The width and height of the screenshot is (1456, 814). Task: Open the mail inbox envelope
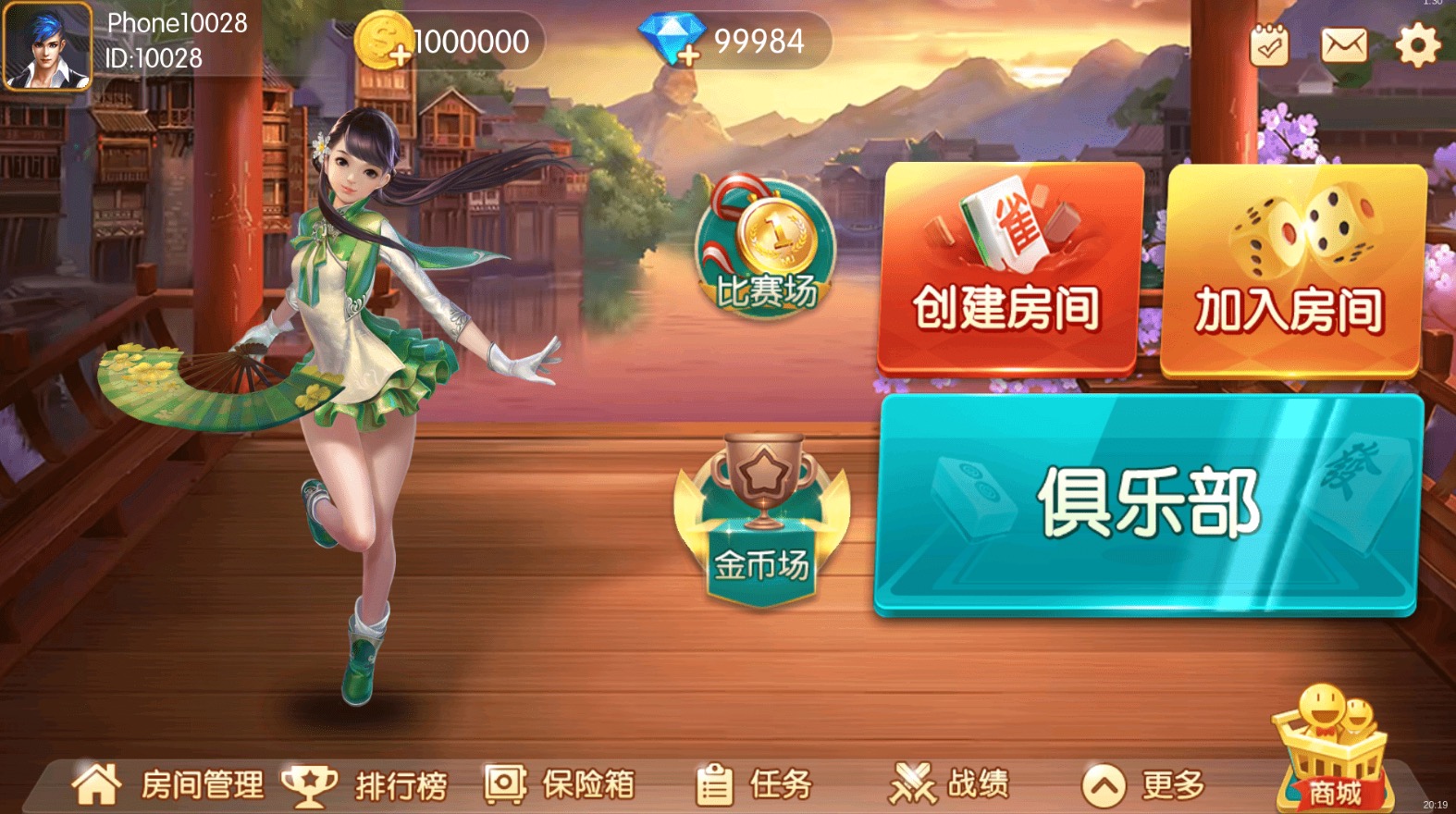click(1344, 43)
